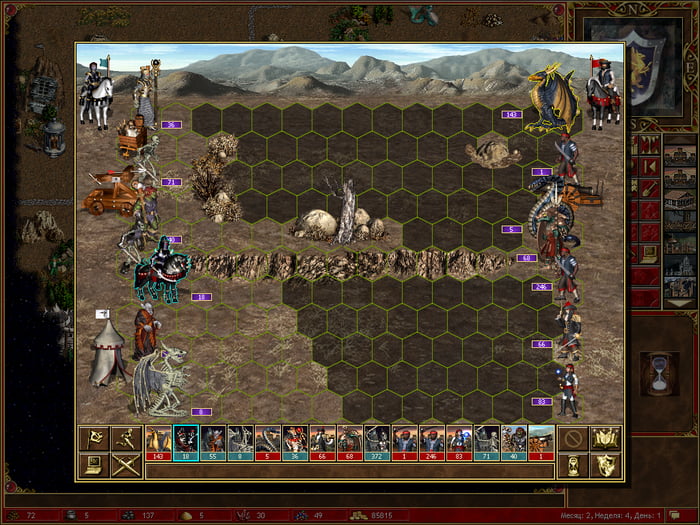This screenshot has height=525, width=700.
Task: Select the highlighted knight portrait showing 18
Action: [x=186, y=442]
